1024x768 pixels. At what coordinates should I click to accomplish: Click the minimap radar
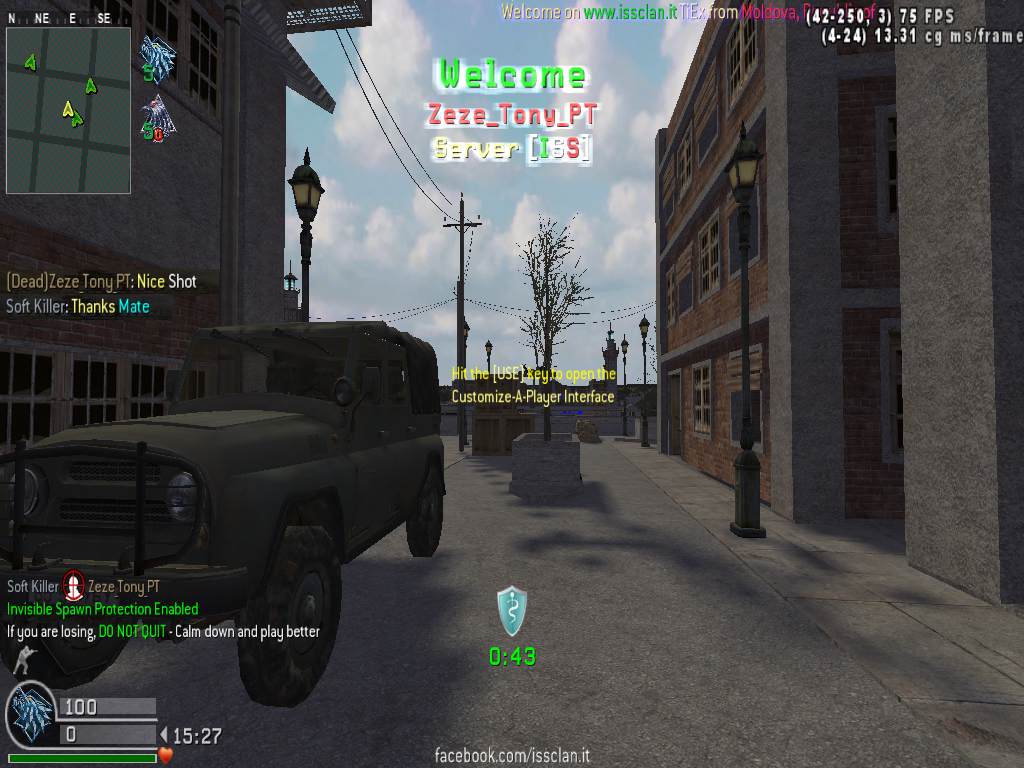click(68, 110)
